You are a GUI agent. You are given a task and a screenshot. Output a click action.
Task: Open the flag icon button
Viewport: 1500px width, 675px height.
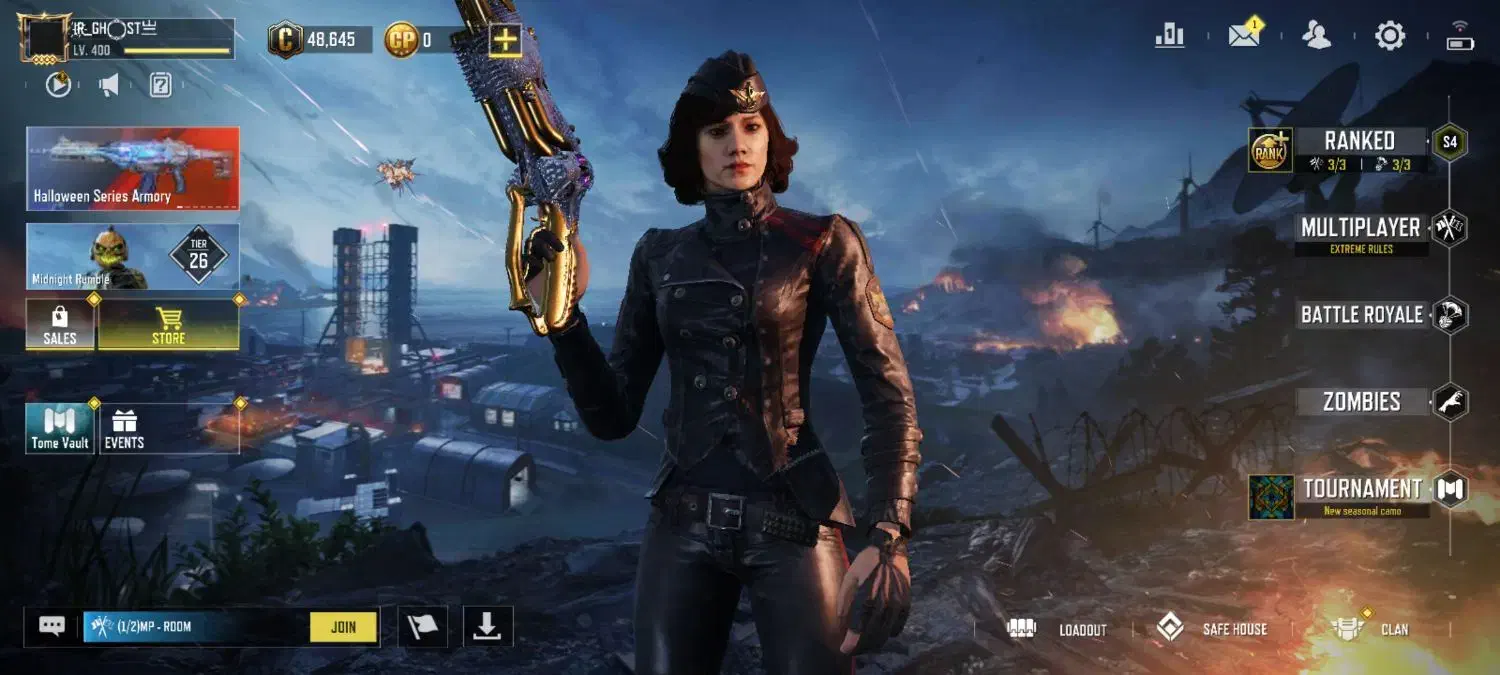423,627
